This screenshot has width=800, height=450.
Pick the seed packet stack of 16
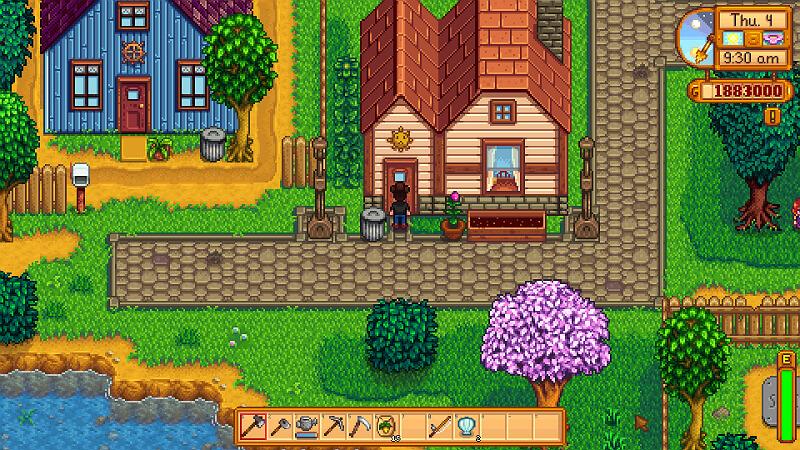385,427
